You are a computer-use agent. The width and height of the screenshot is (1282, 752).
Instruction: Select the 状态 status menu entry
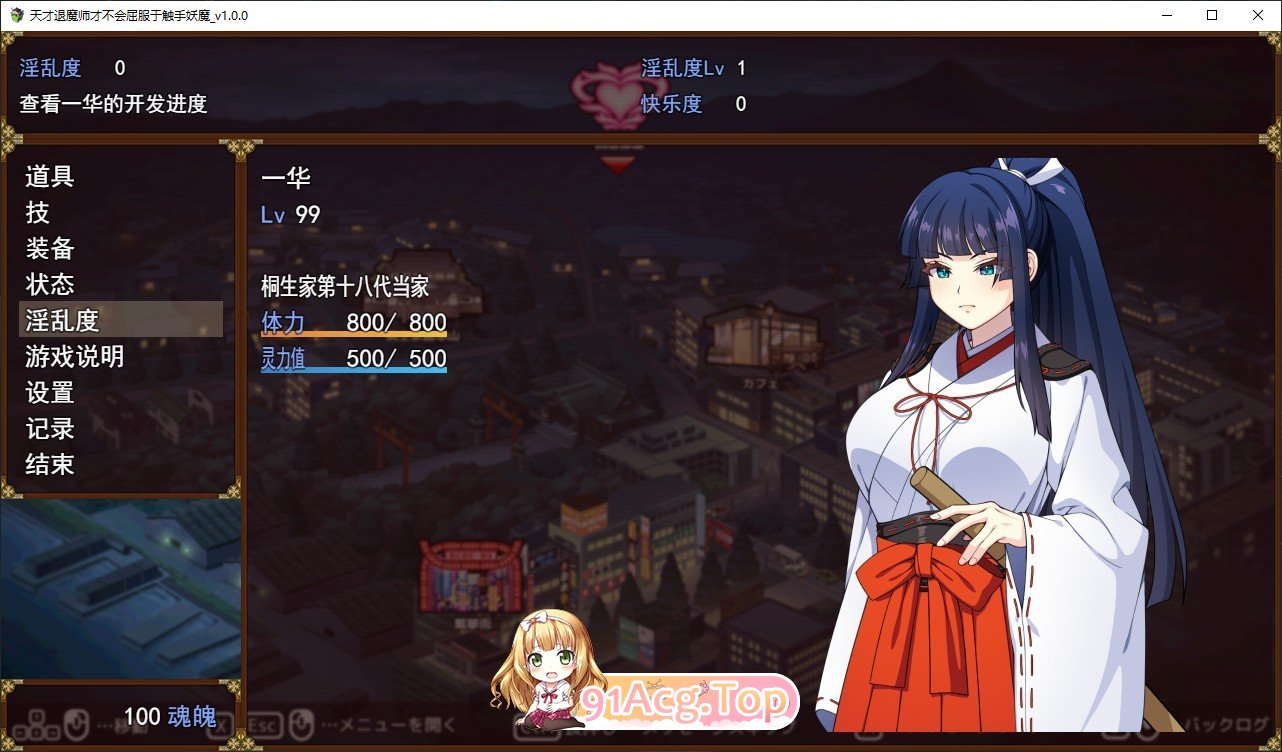[x=49, y=285]
